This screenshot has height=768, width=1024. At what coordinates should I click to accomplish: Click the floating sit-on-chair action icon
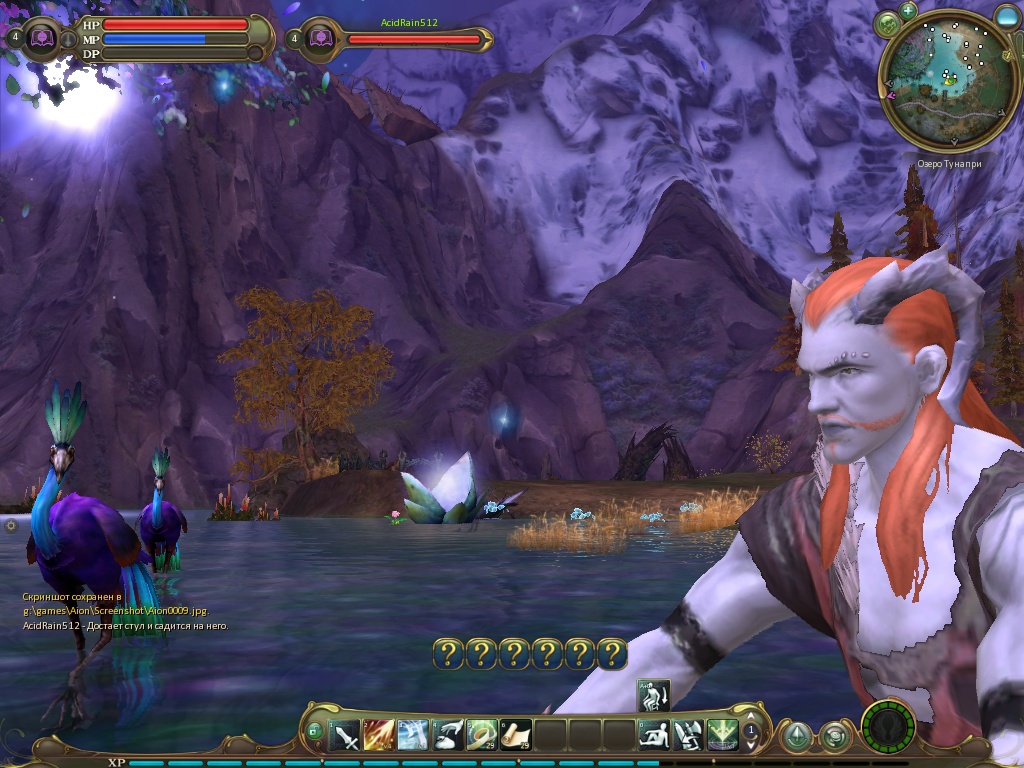[653, 694]
